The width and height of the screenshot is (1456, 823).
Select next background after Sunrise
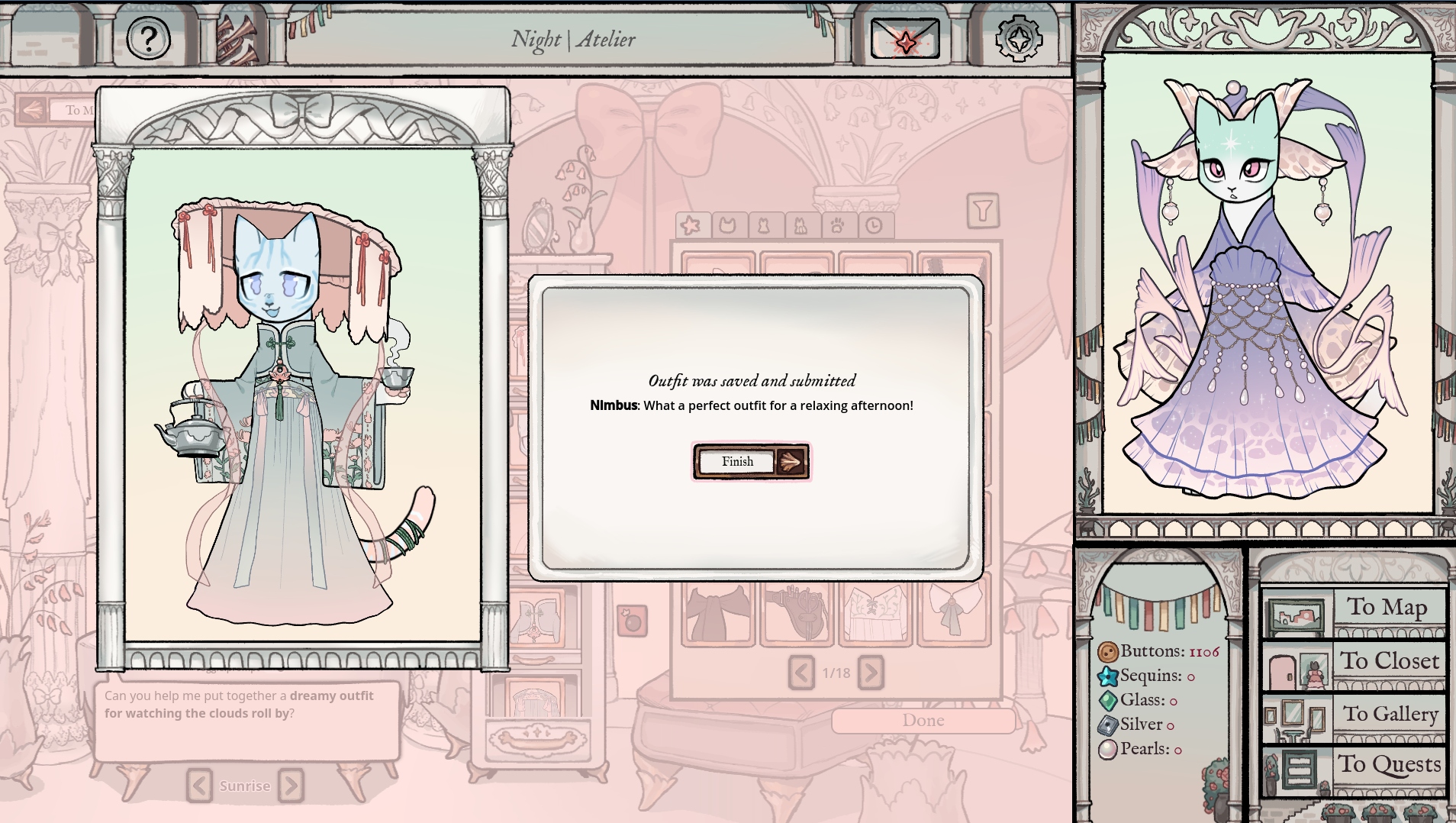point(291,786)
